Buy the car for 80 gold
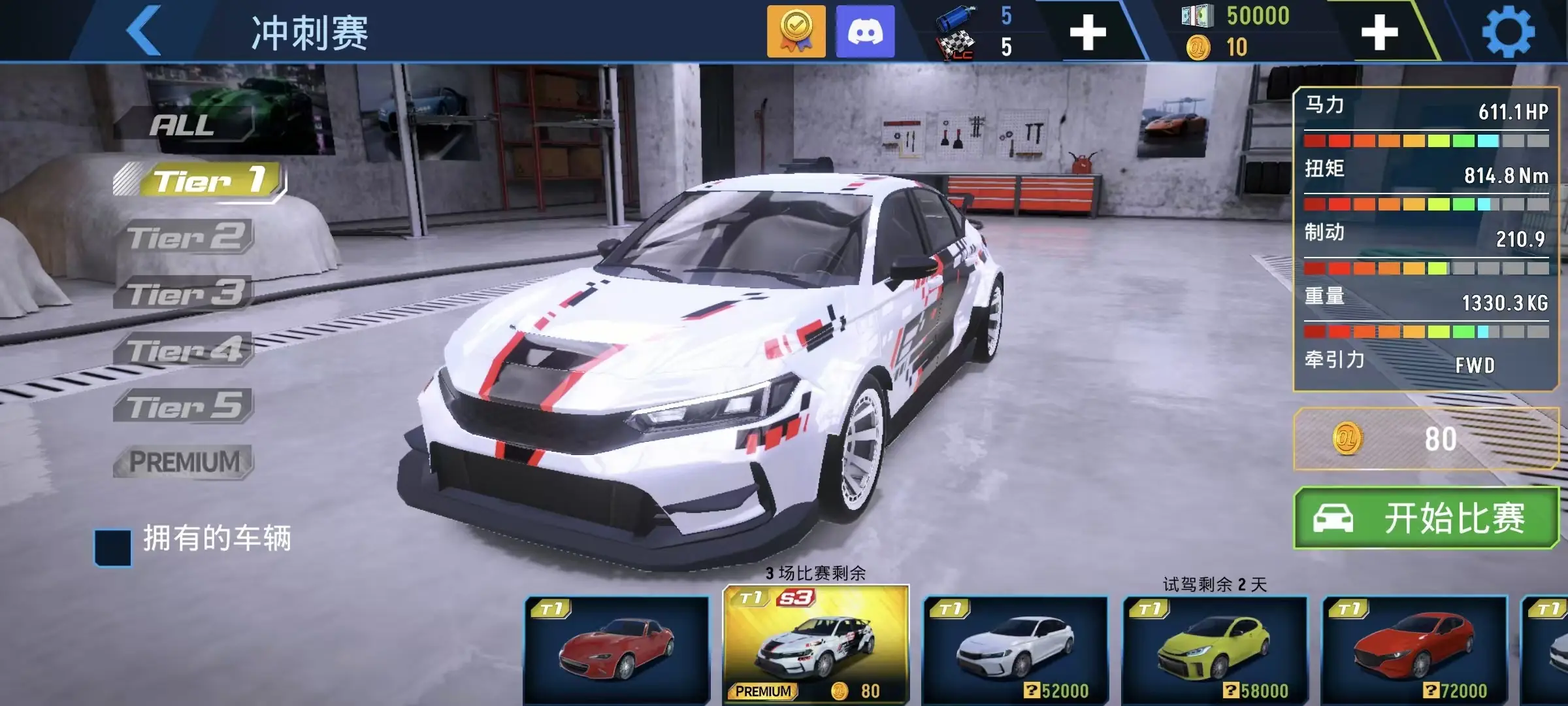The image size is (1568, 706). pyautogui.click(x=1426, y=439)
